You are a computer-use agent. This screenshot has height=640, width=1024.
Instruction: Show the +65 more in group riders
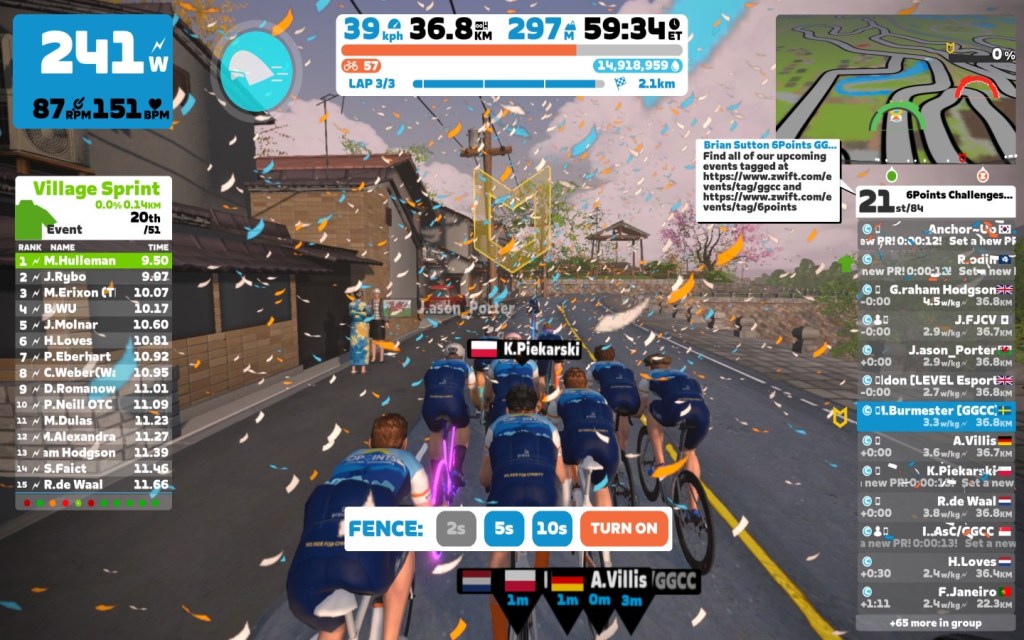click(x=935, y=622)
